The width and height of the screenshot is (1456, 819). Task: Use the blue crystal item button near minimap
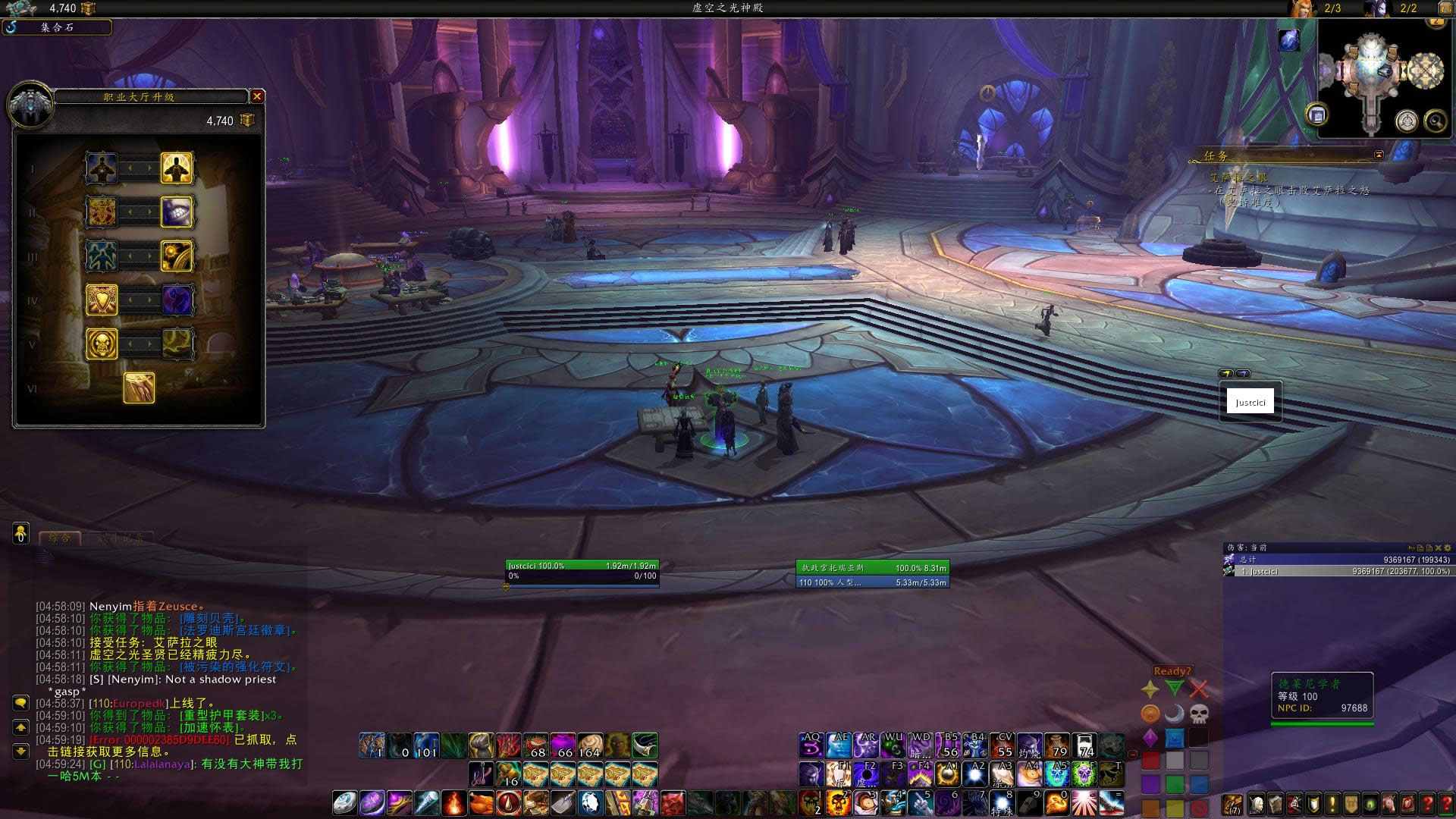point(1288,40)
